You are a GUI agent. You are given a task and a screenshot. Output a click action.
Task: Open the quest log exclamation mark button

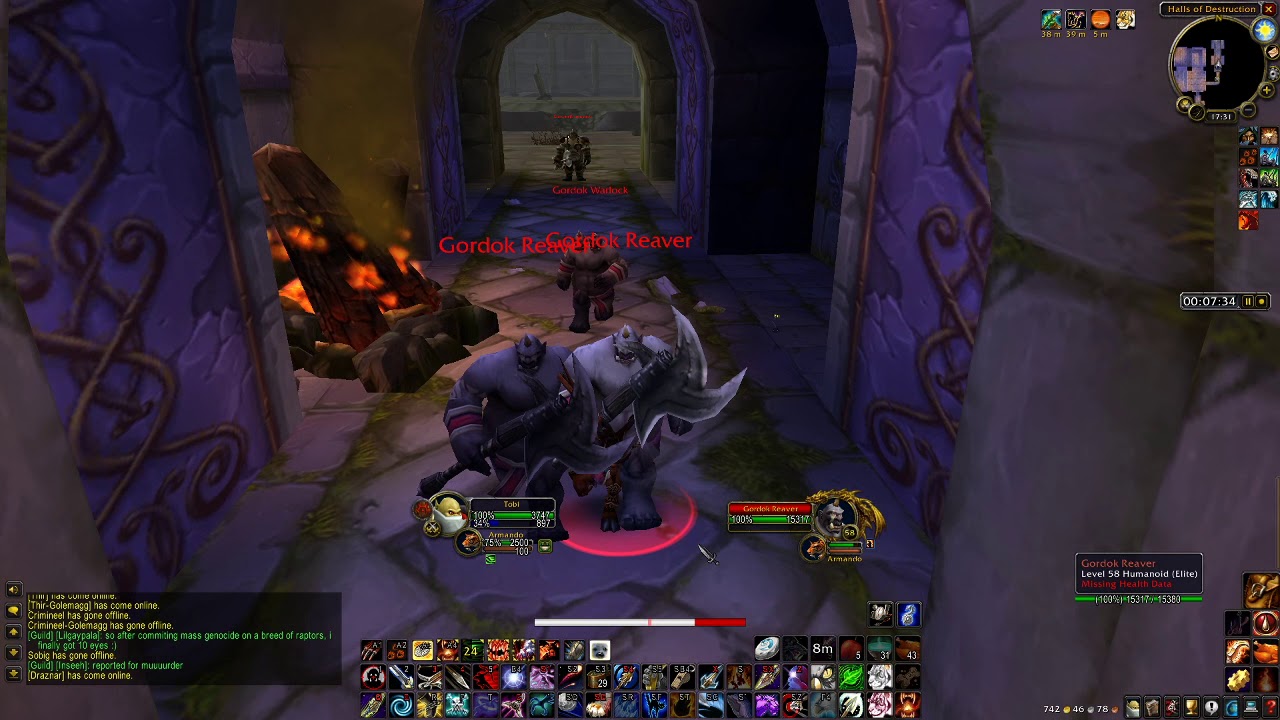tap(1211, 709)
